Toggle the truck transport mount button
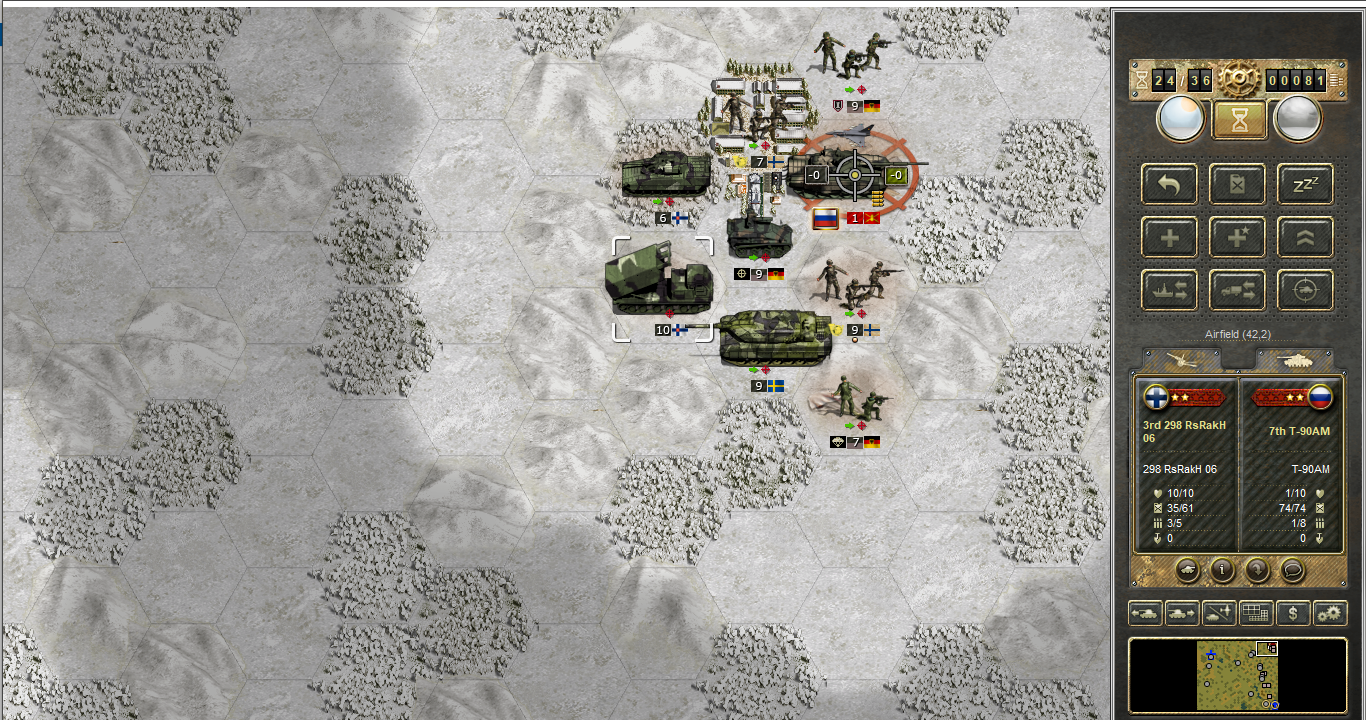This screenshot has width=1366, height=720. [1237, 290]
